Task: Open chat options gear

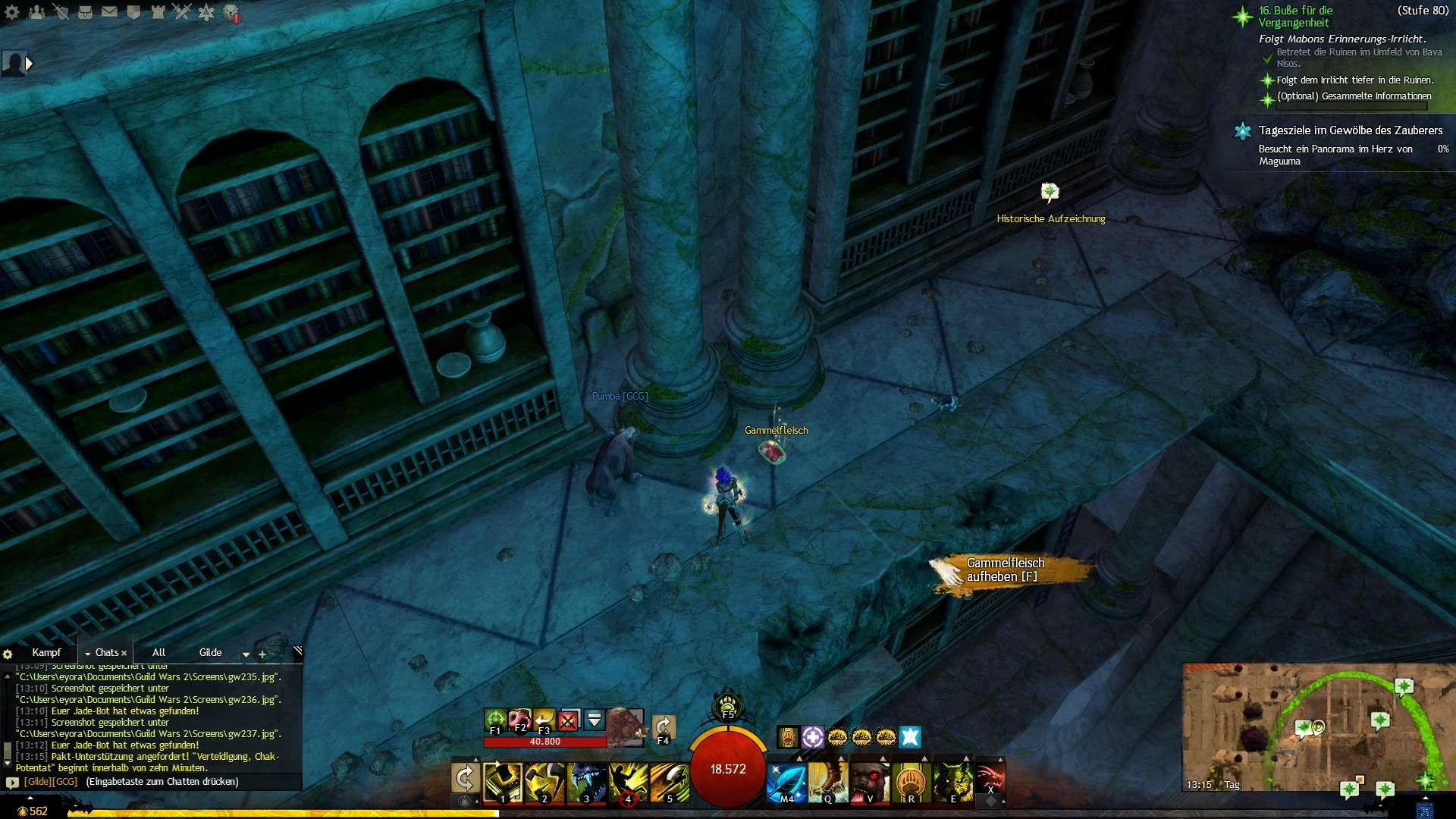Action: (x=8, y=654)
